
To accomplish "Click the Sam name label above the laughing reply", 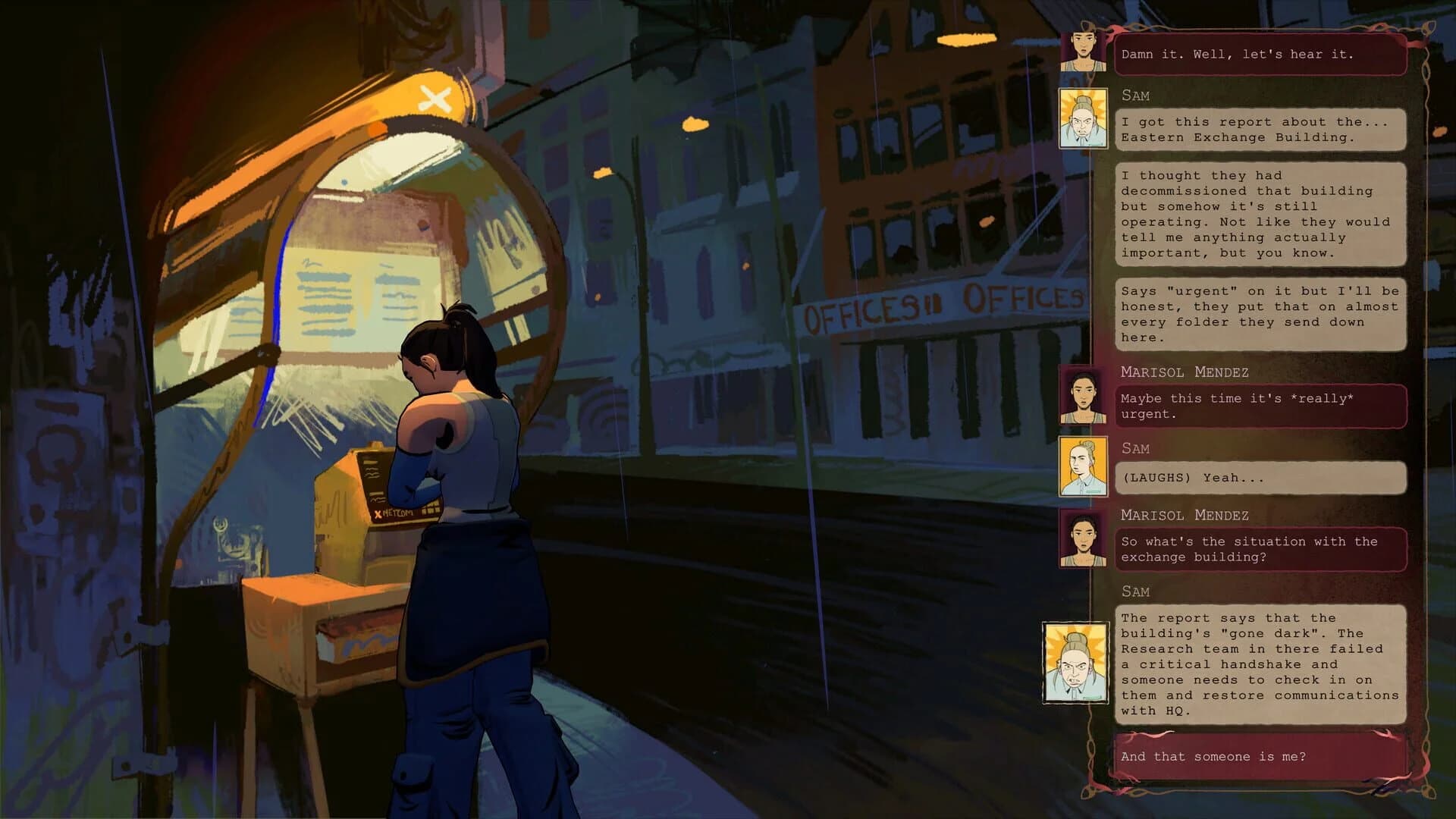I will coord(1137,447).
